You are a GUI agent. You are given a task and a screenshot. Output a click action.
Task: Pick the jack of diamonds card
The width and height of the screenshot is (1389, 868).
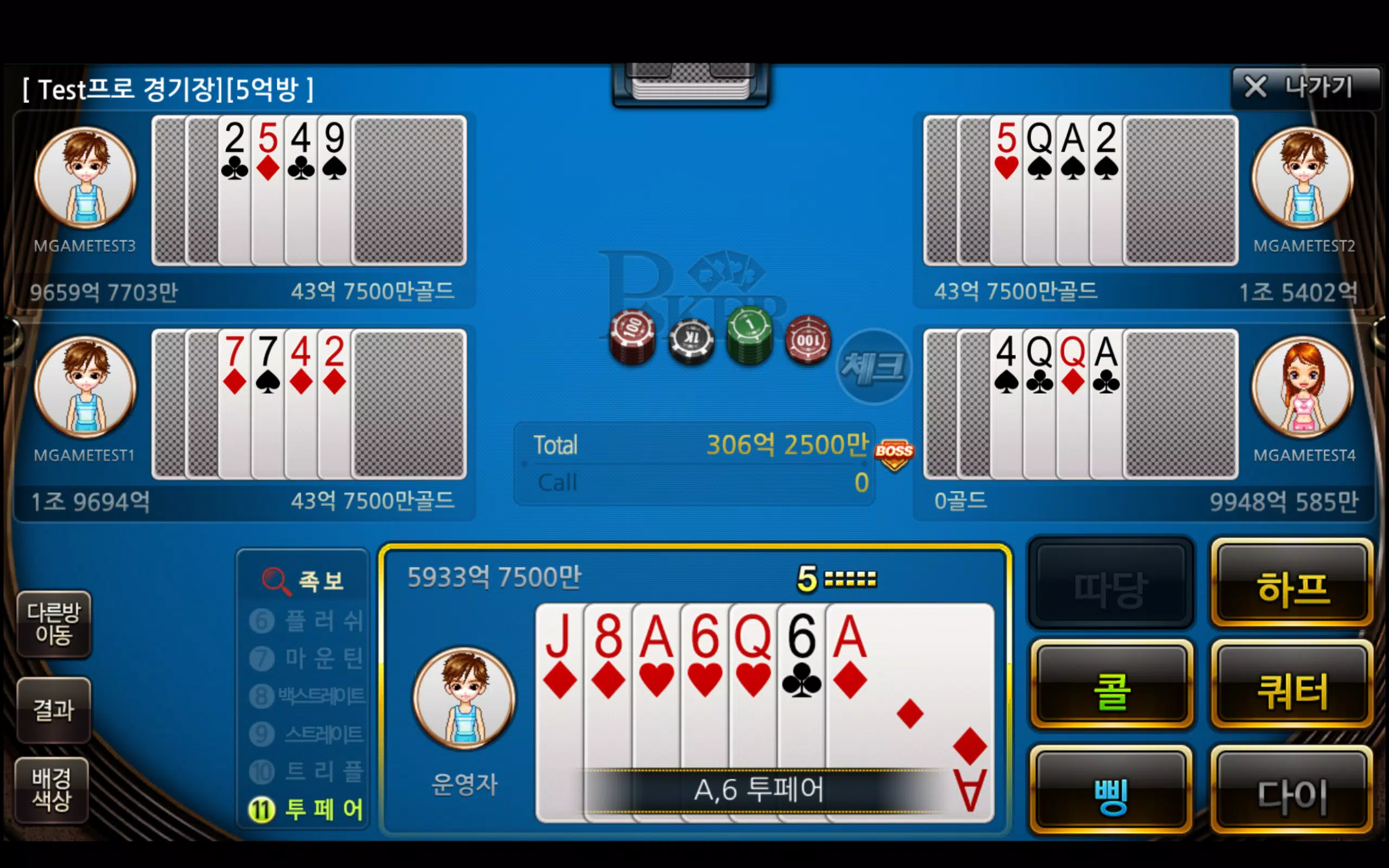[x=558, y=689]
